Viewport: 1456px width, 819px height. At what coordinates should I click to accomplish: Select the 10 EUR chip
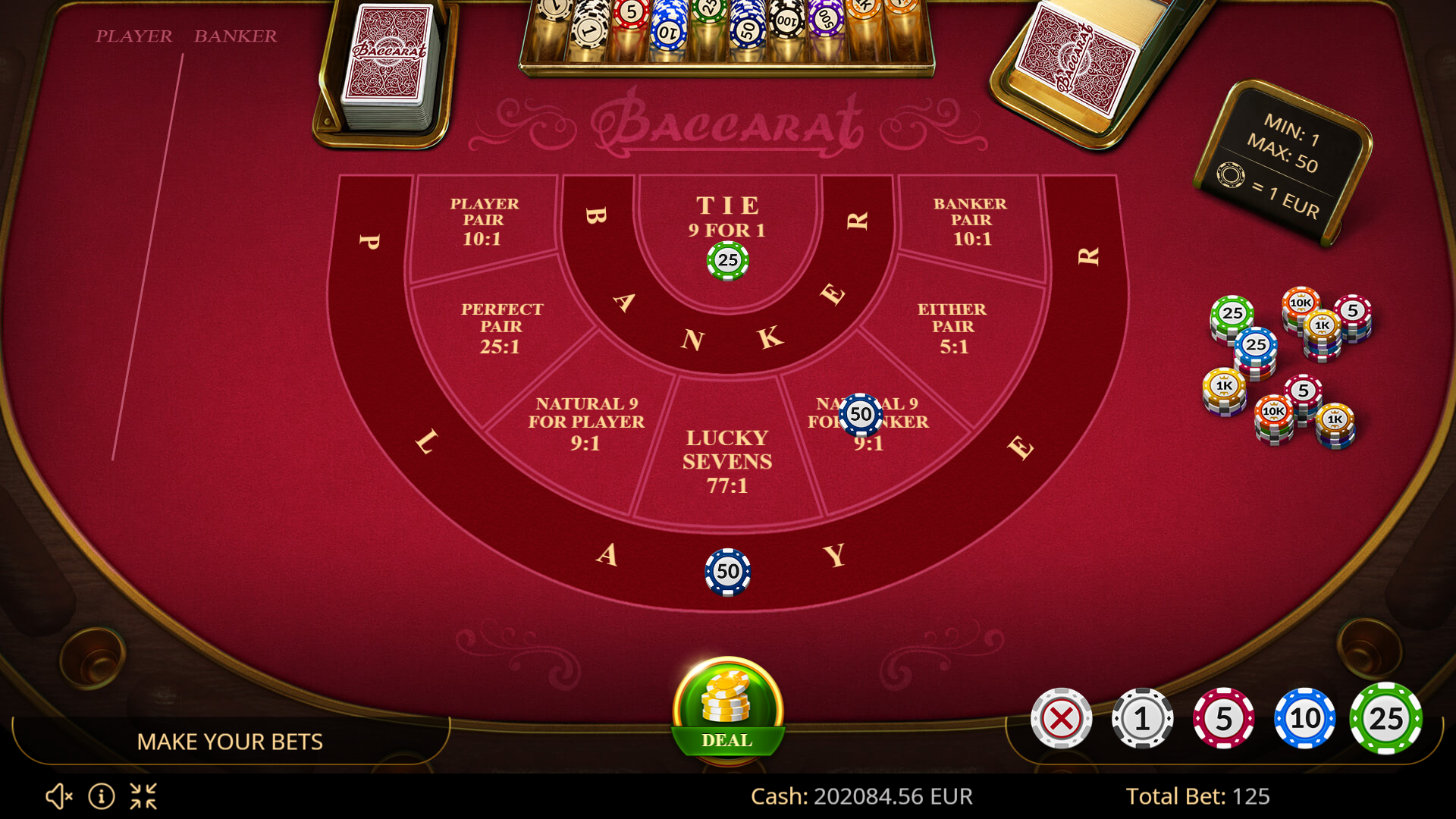click(x=1304, y=719)
